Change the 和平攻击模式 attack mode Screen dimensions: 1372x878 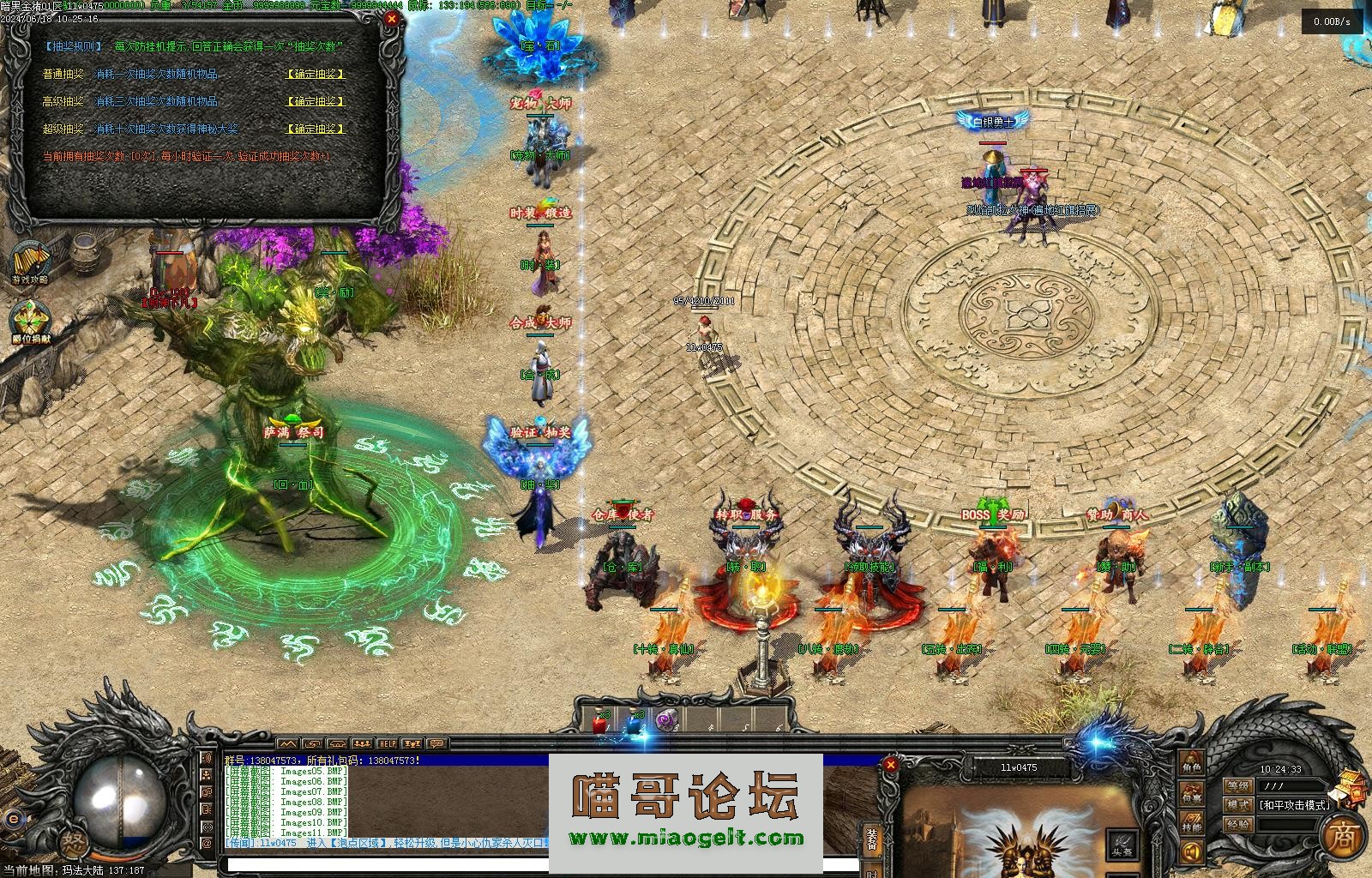(x=1295, y=805)
